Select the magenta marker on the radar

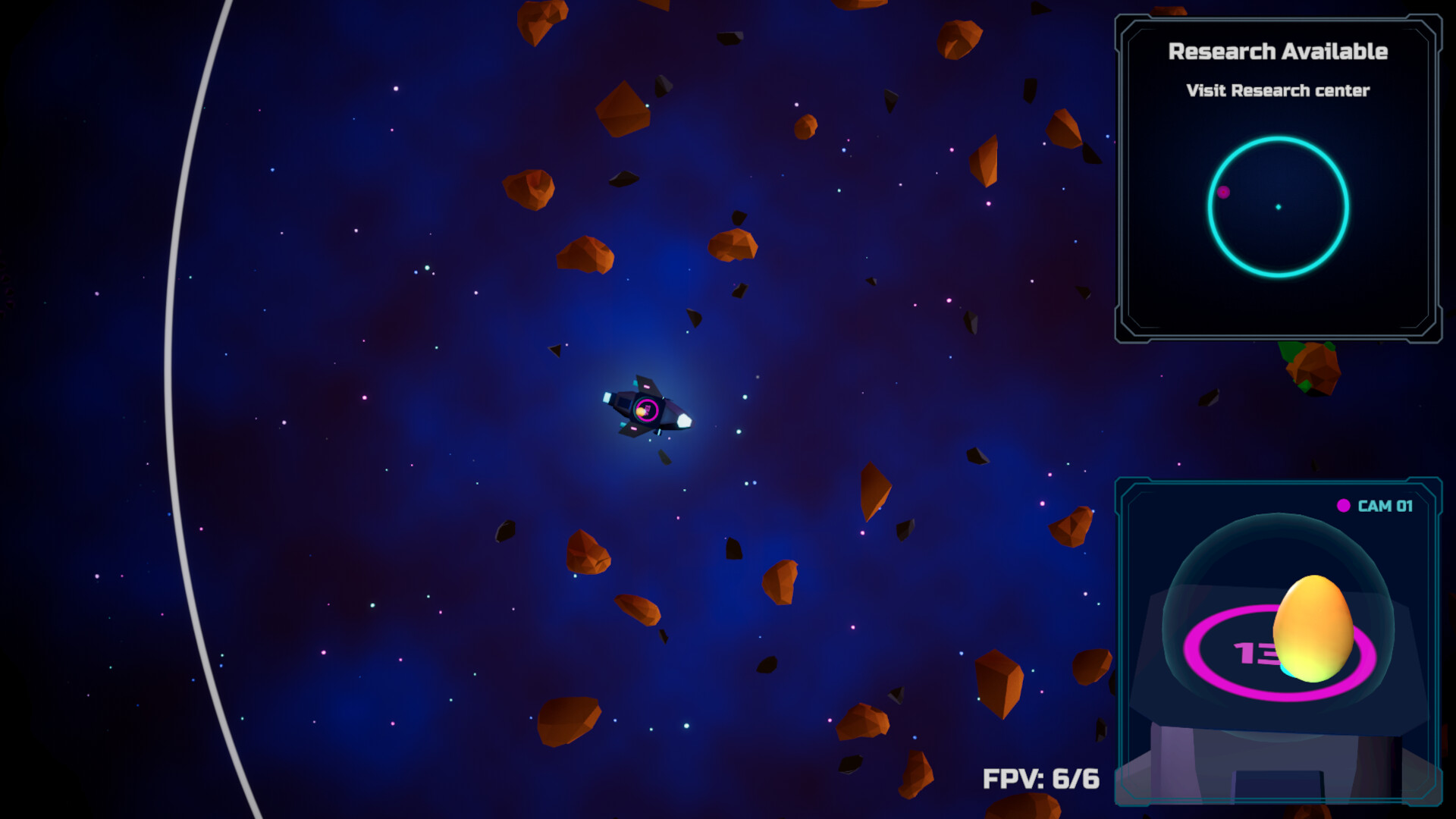(1223, 193)
